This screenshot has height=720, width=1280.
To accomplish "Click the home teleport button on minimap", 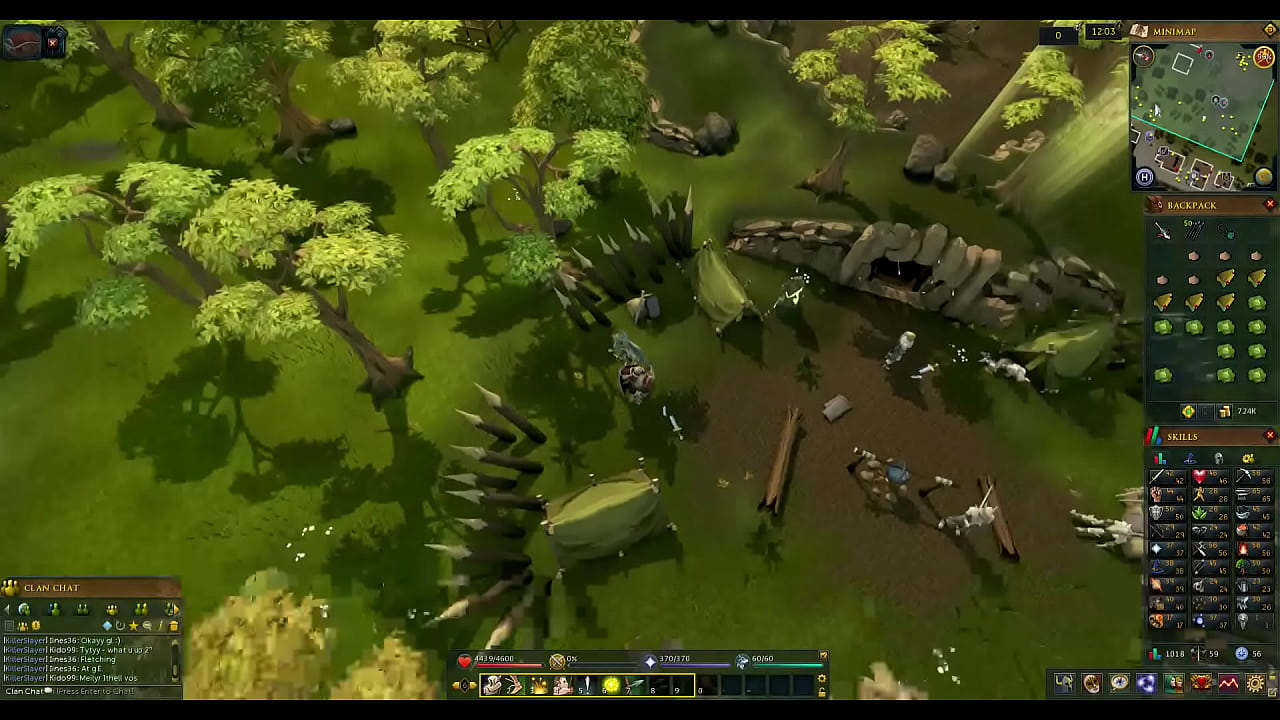I will pos(1145,178).
